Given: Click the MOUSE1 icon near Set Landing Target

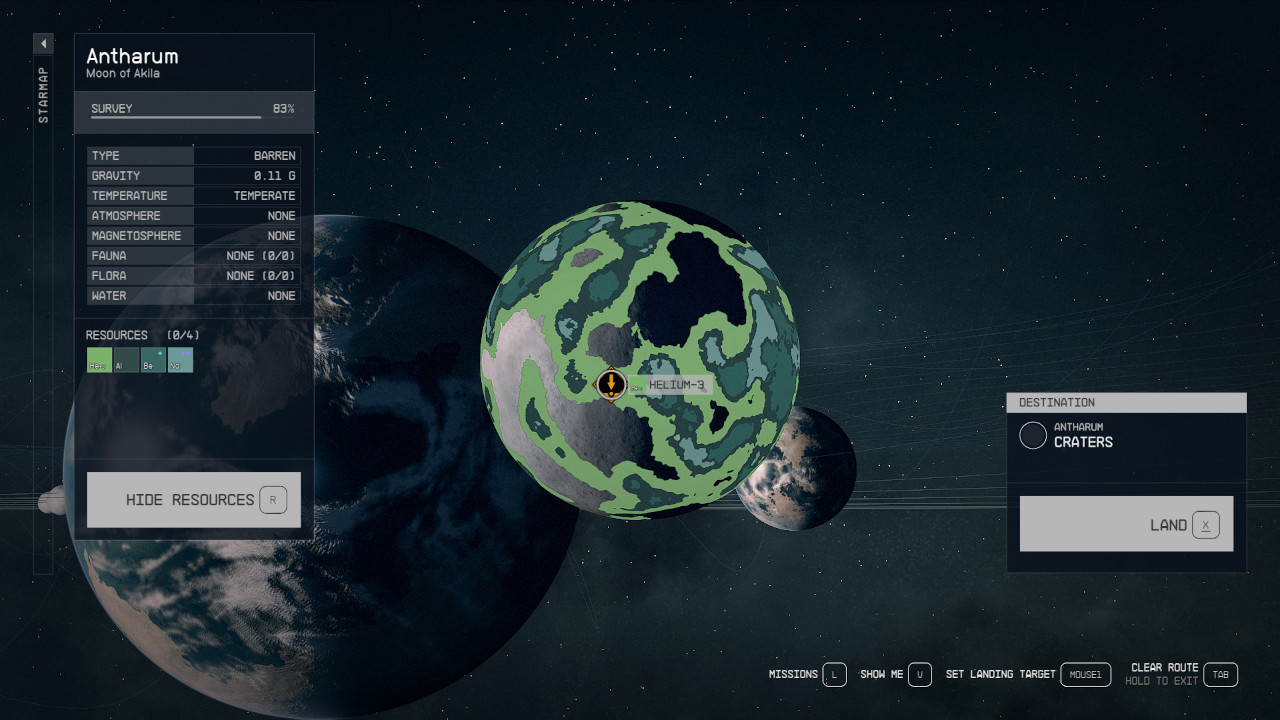Looking at the screenshot, I should [x=1085, y=674].
